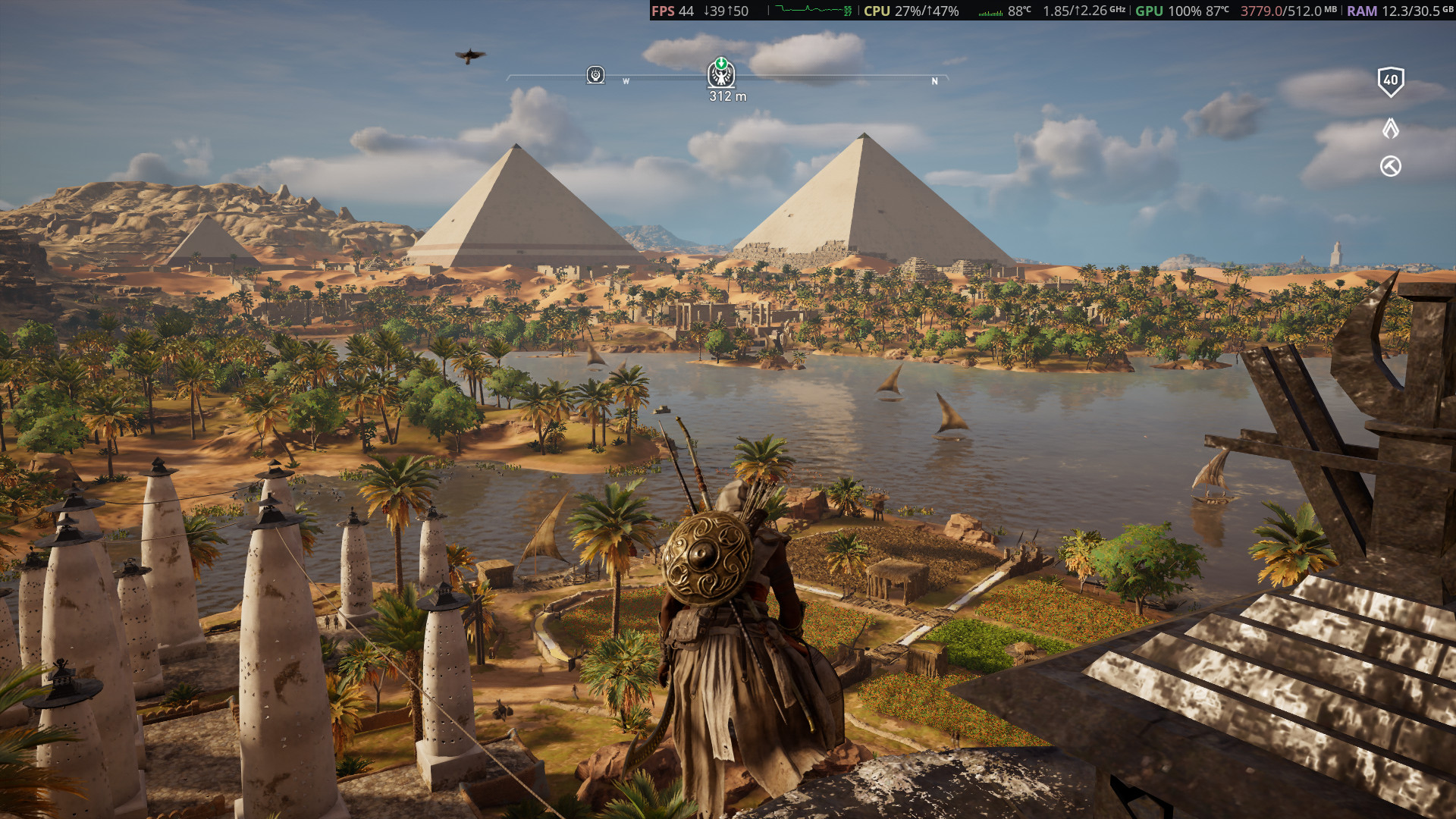The image size is (1456, 819).
Task: Click the compass bar's north marker
Action: 934,81
